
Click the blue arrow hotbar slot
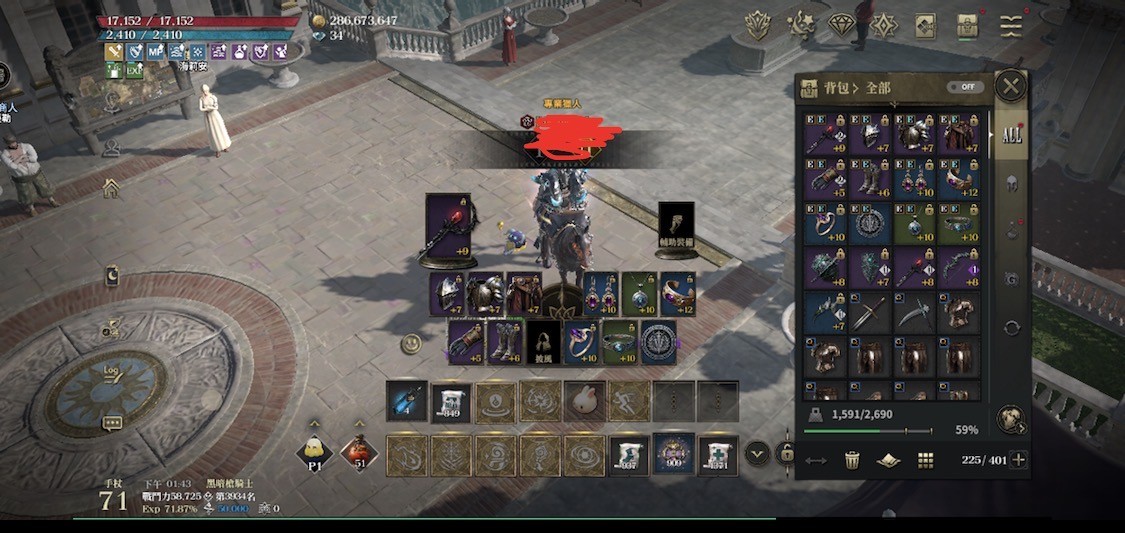point(407,401)
